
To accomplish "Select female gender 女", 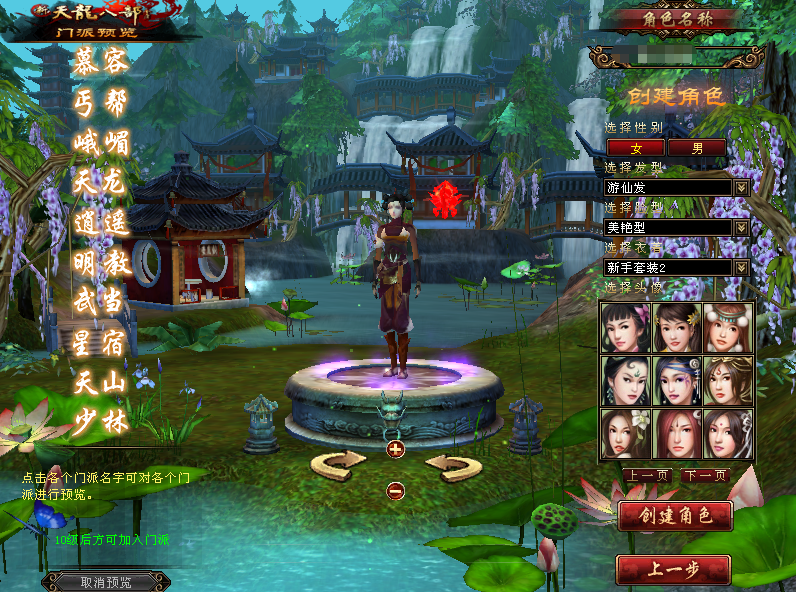I will (636, 148).
